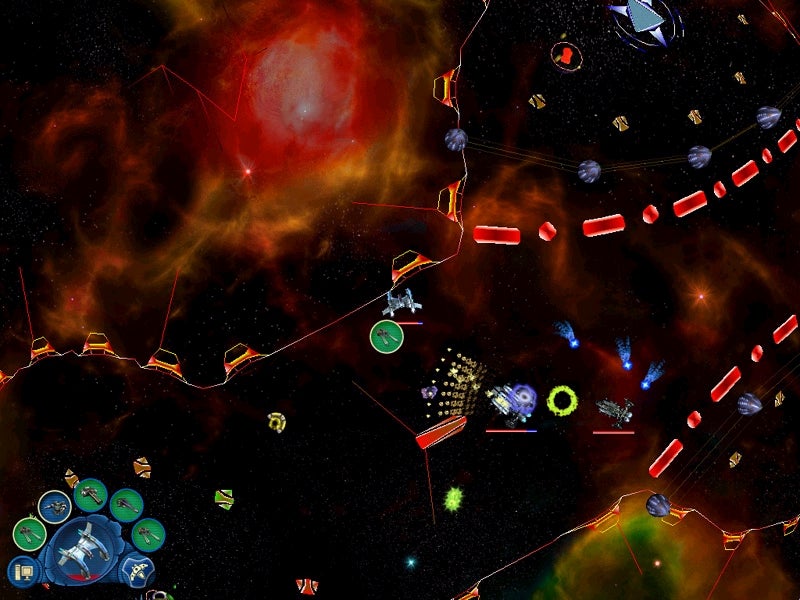
Task: Open the fleet formation button with three ships
Action: 137,571
